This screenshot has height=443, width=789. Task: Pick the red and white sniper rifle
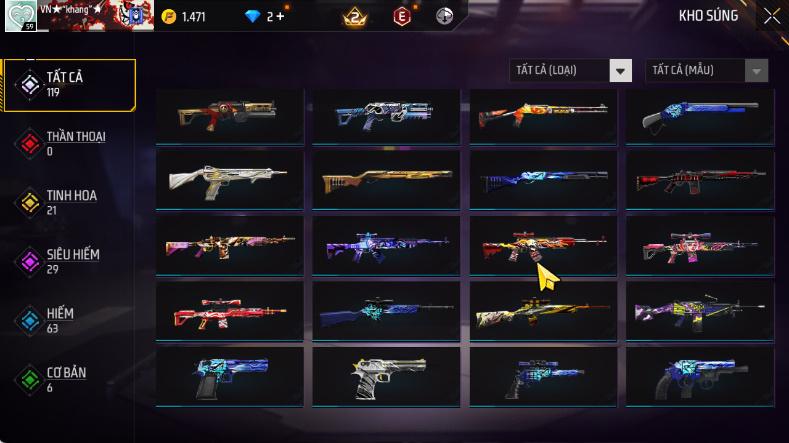pos(229,311)
